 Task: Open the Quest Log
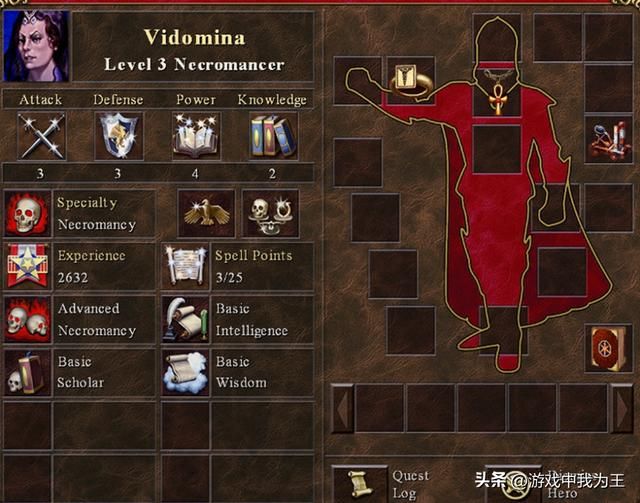(359, 483)
